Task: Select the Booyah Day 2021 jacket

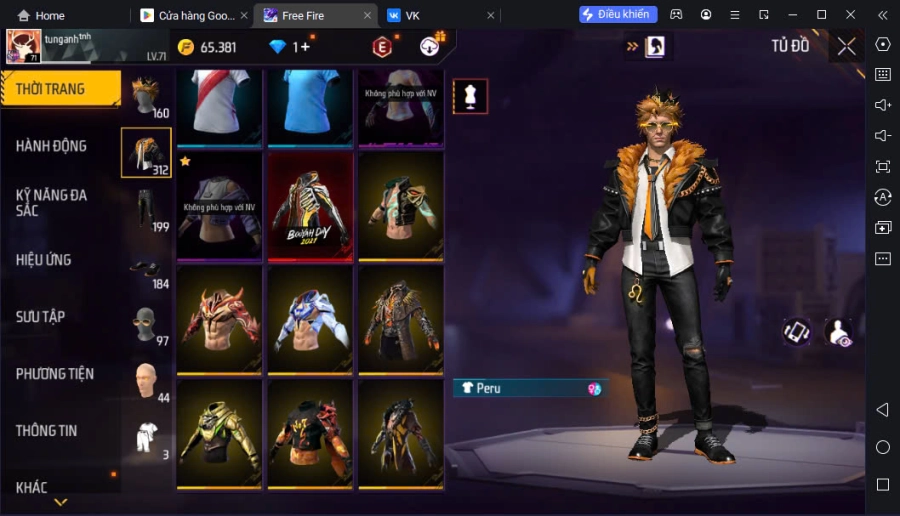Action: pos(310,207)
